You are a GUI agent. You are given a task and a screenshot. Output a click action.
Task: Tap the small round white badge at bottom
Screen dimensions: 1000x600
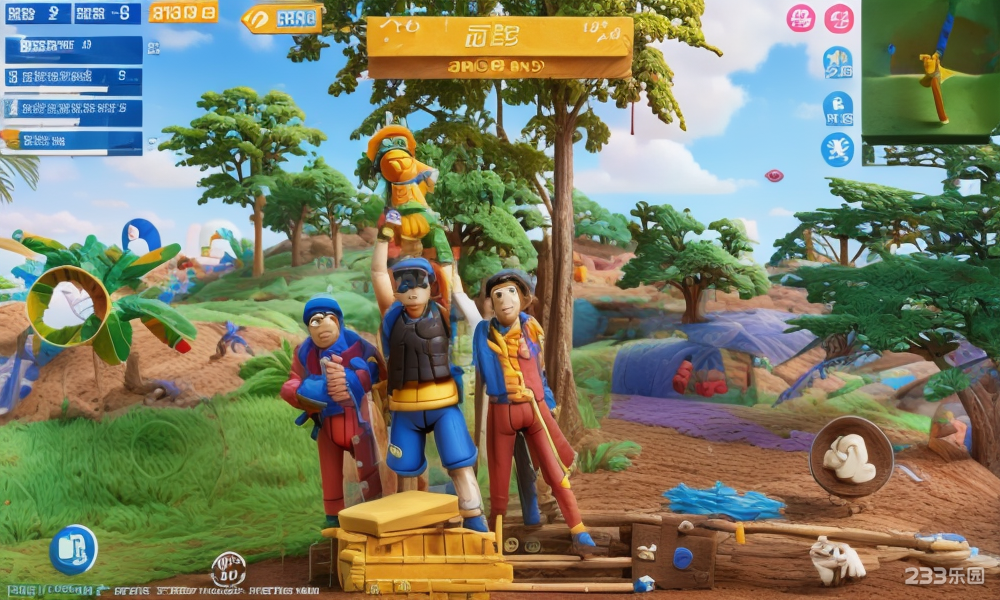[228, 570]
